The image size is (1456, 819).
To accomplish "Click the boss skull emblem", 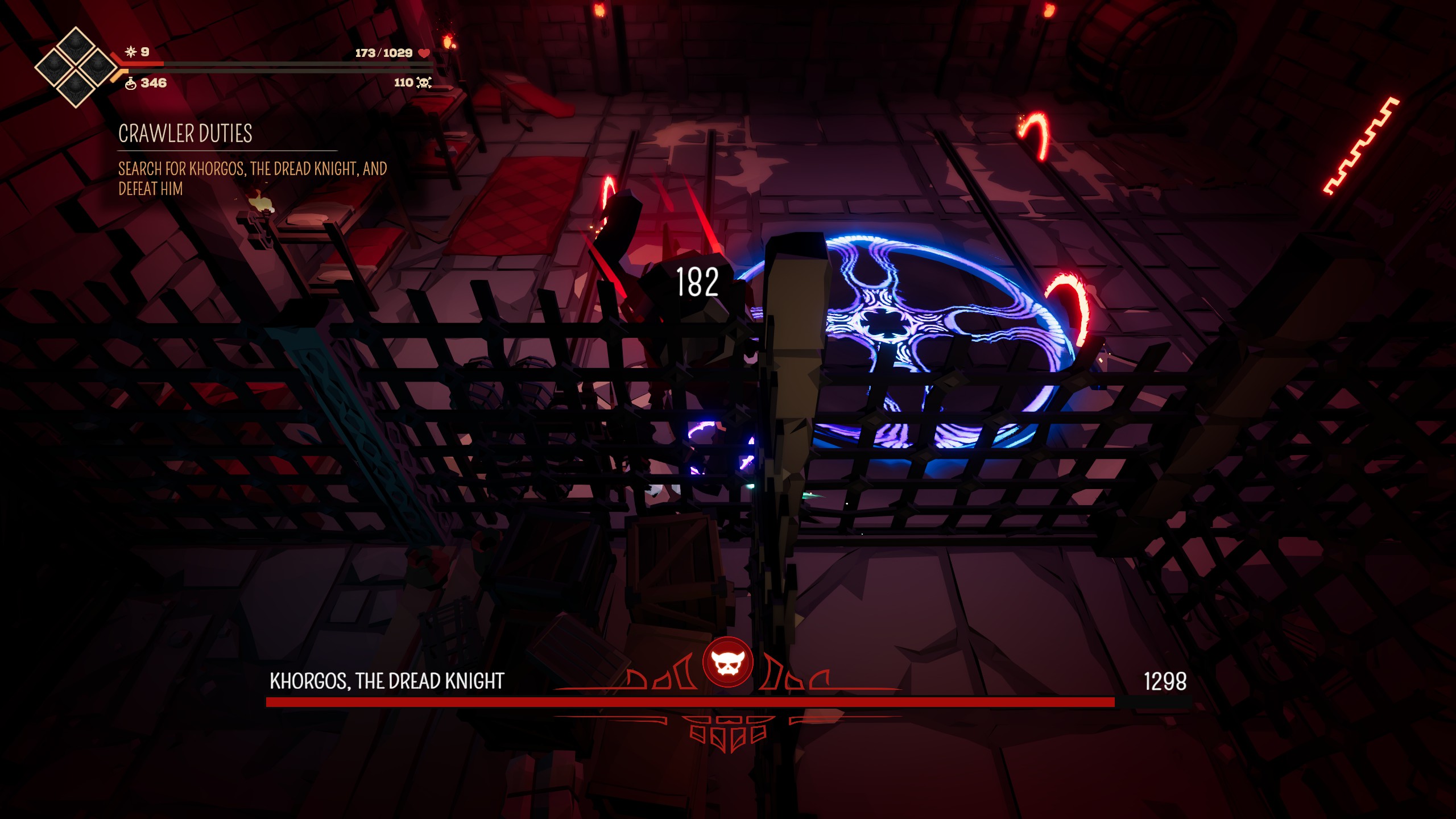I will coord(727,663).
